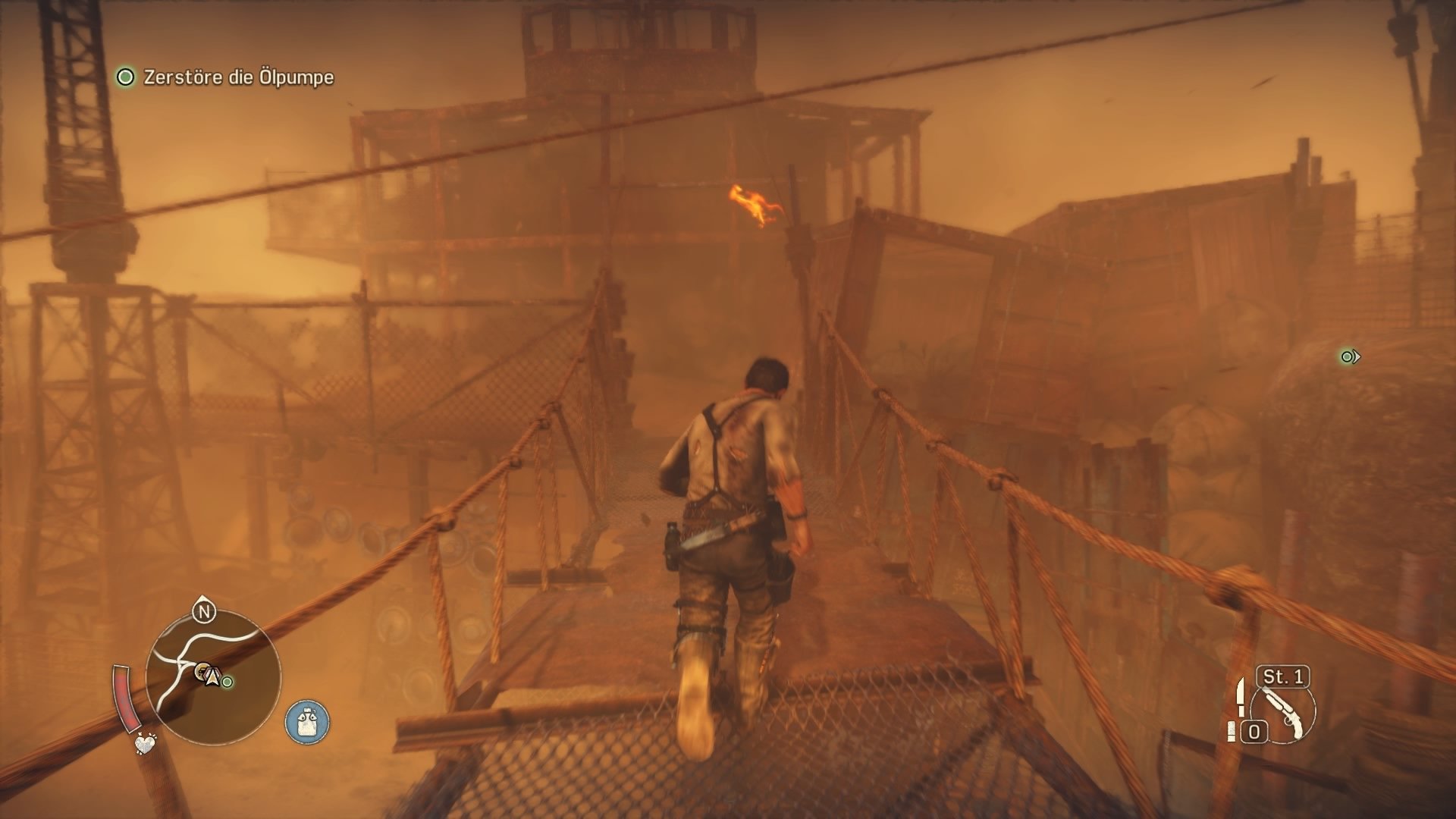Open the St. 1 weapon stage badge
The width and height of the screenshot is (1456, 819).
[1282, 677]
